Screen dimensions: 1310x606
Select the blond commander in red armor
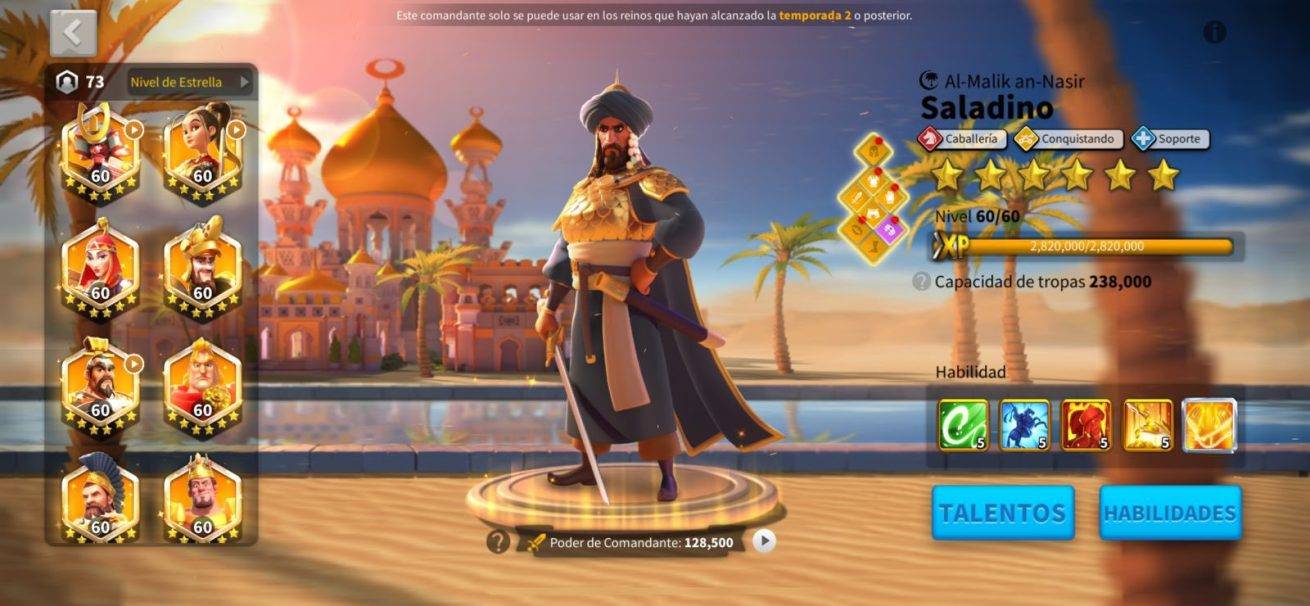tap(202, 384)
